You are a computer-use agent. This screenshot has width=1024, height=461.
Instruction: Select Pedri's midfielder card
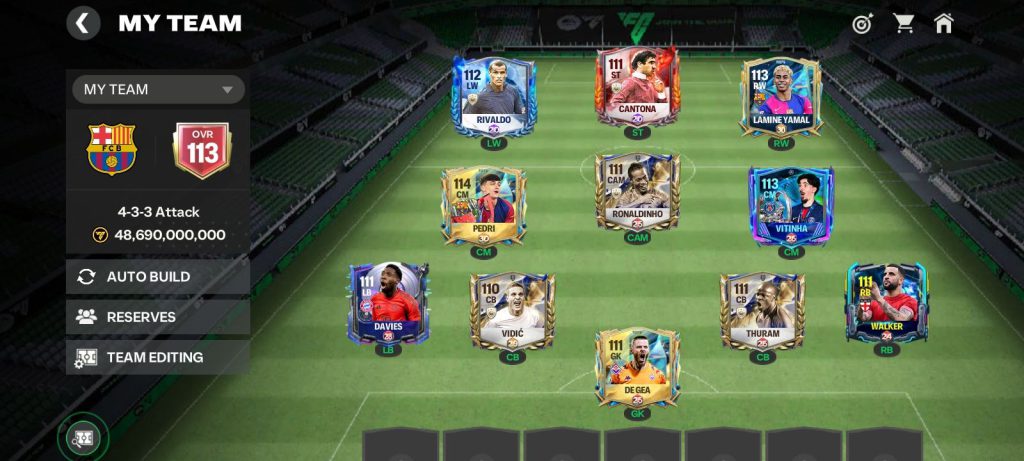483,205
